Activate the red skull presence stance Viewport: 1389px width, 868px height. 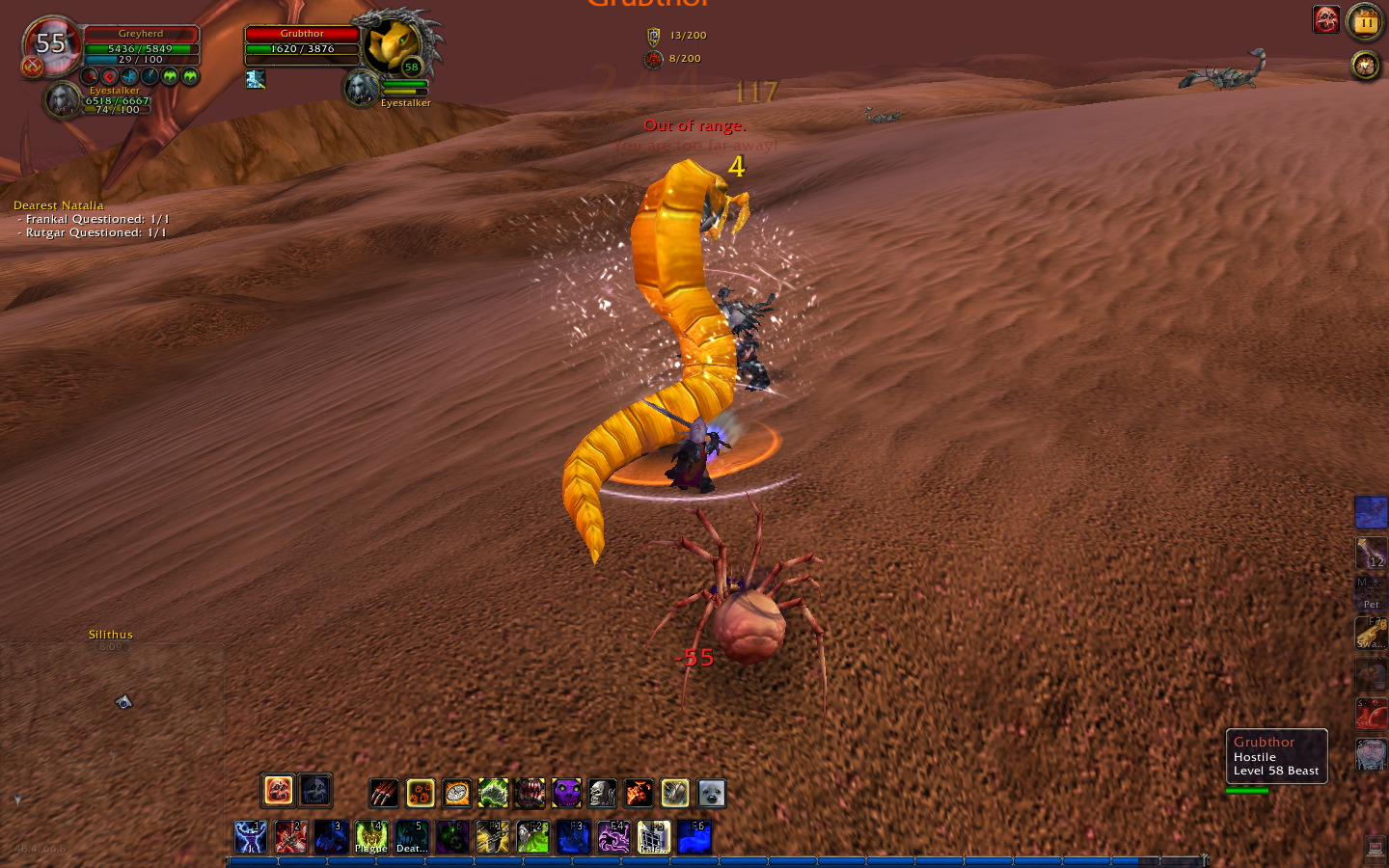[x=278, y=791]
